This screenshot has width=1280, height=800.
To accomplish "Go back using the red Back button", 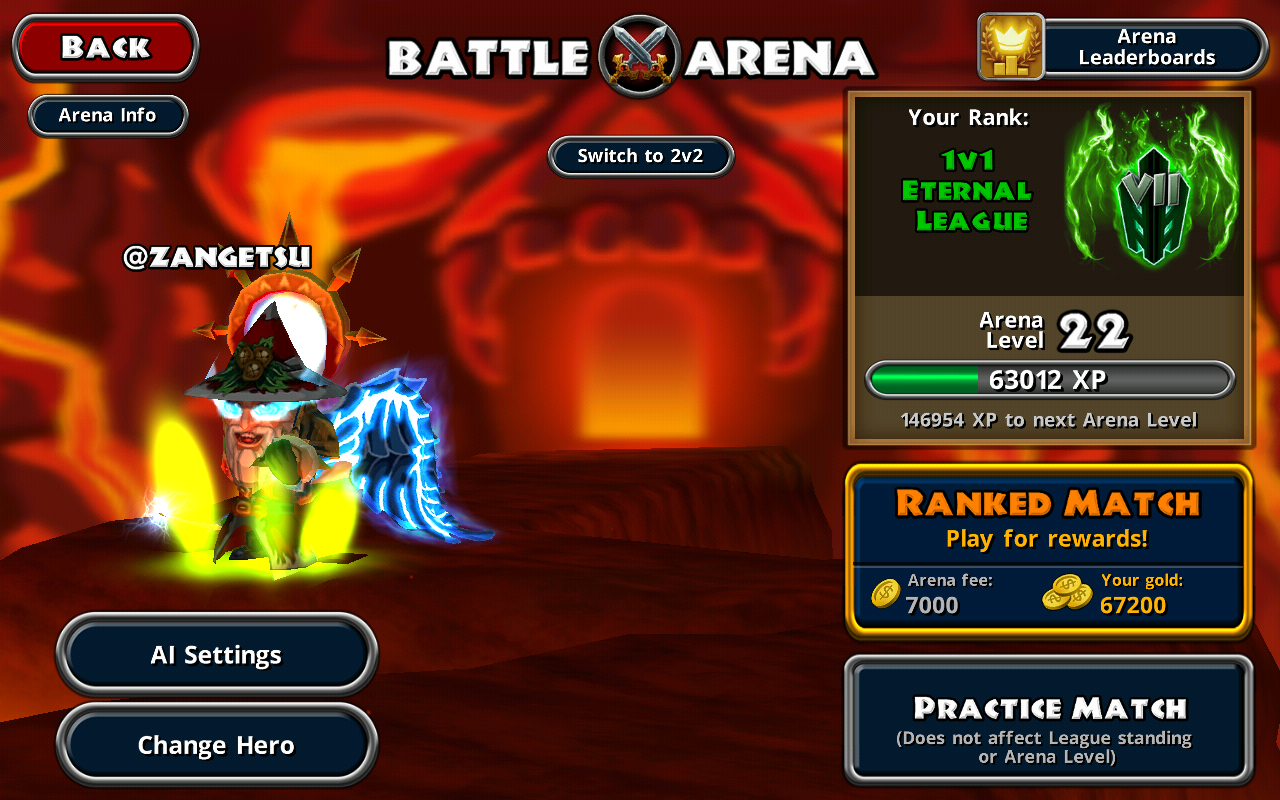I will 105,47.
